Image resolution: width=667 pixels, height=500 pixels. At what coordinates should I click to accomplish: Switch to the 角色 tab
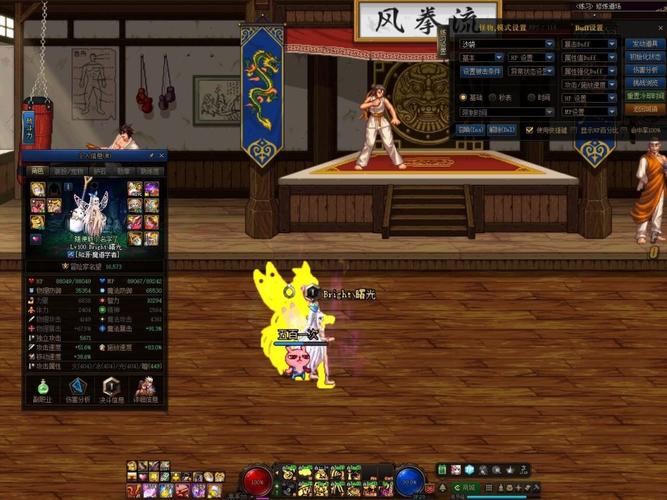(x=37, y=171)
